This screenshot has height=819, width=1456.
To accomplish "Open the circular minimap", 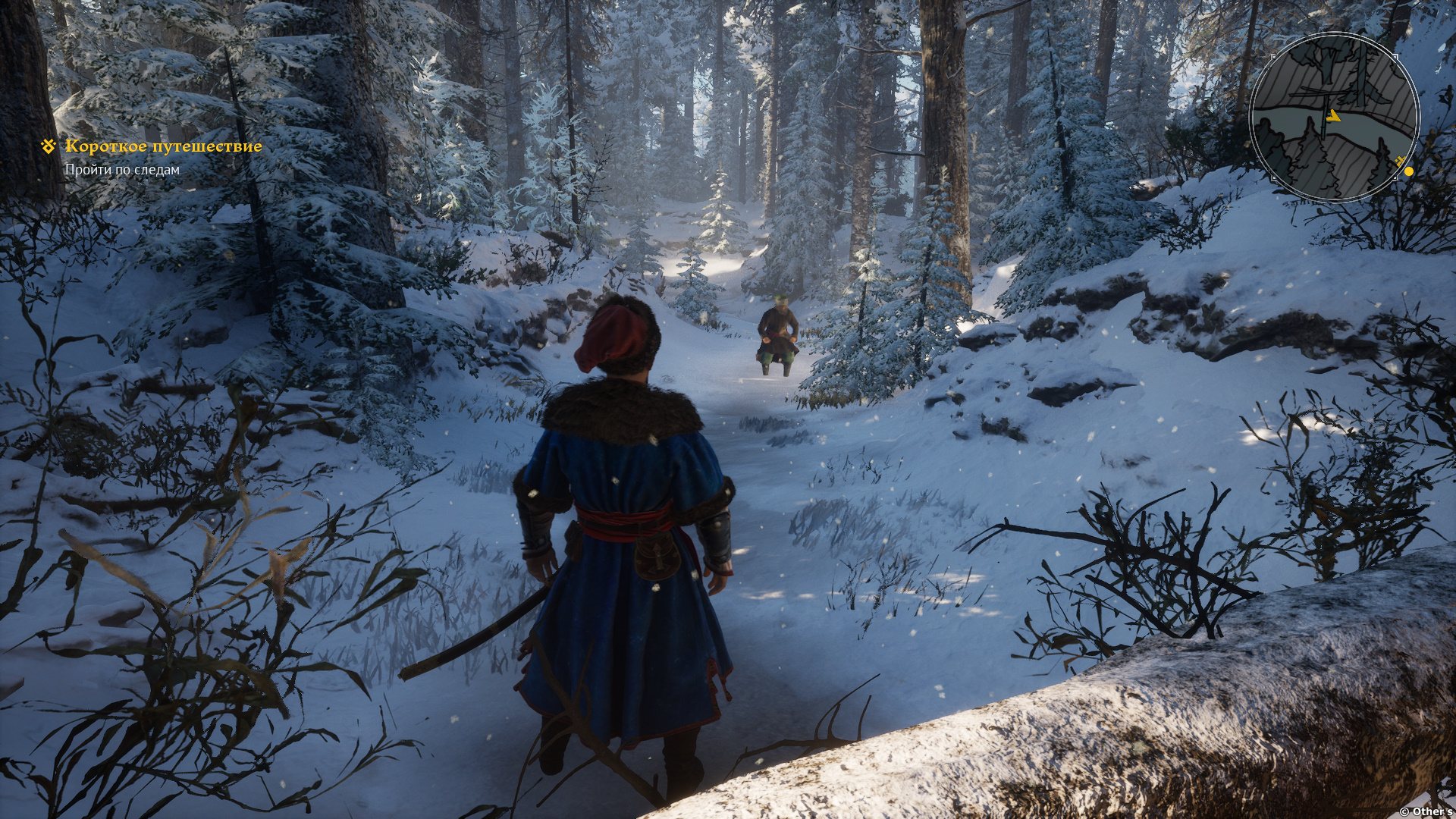I will (x=1333, y=117).
